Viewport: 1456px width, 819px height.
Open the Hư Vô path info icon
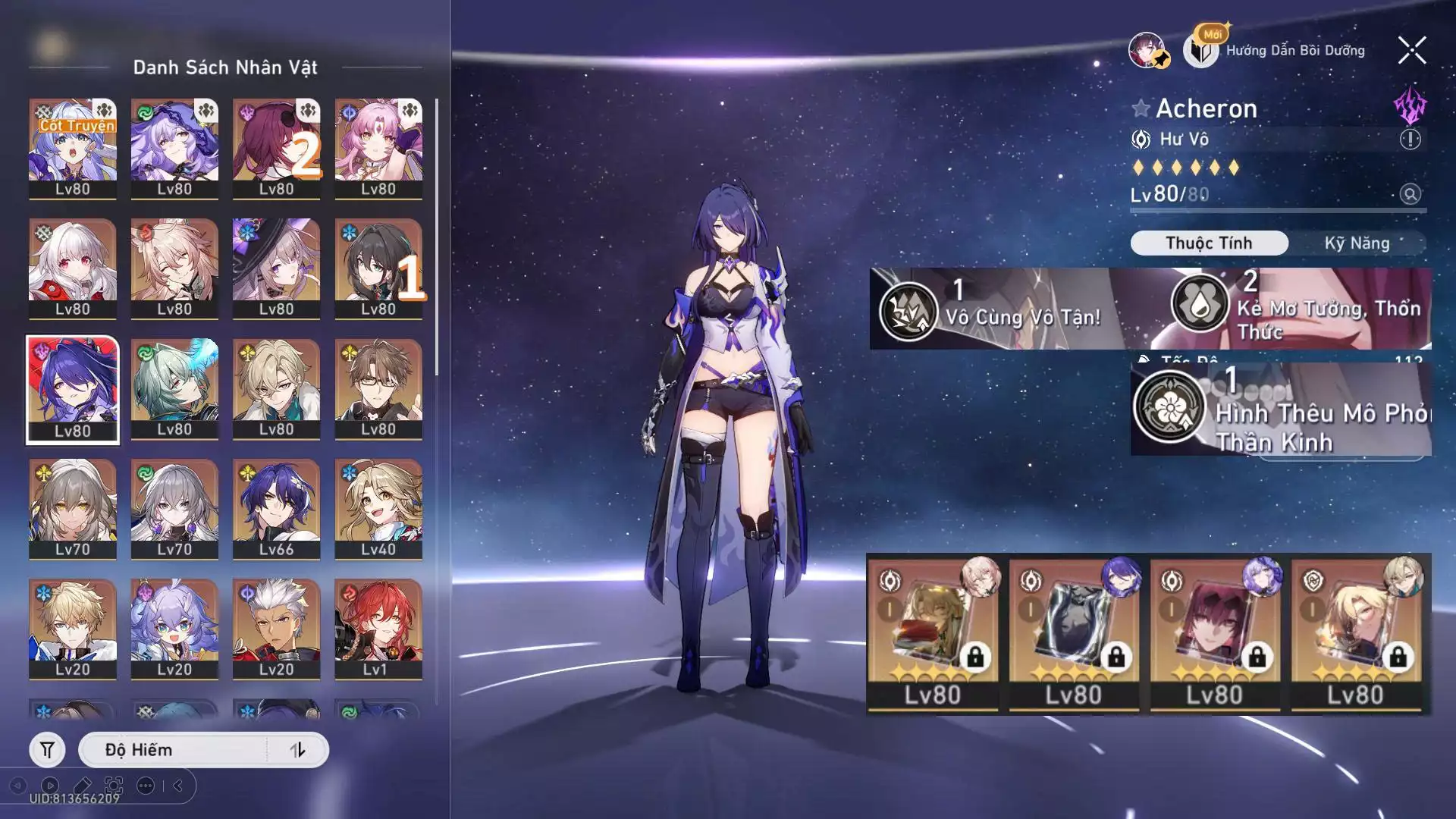tap(1410, 140)
